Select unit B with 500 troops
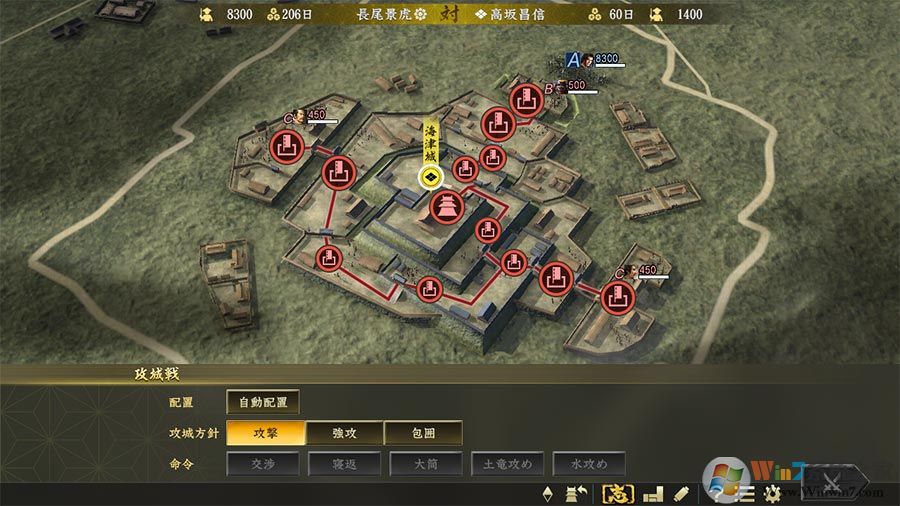 point(549,88)
